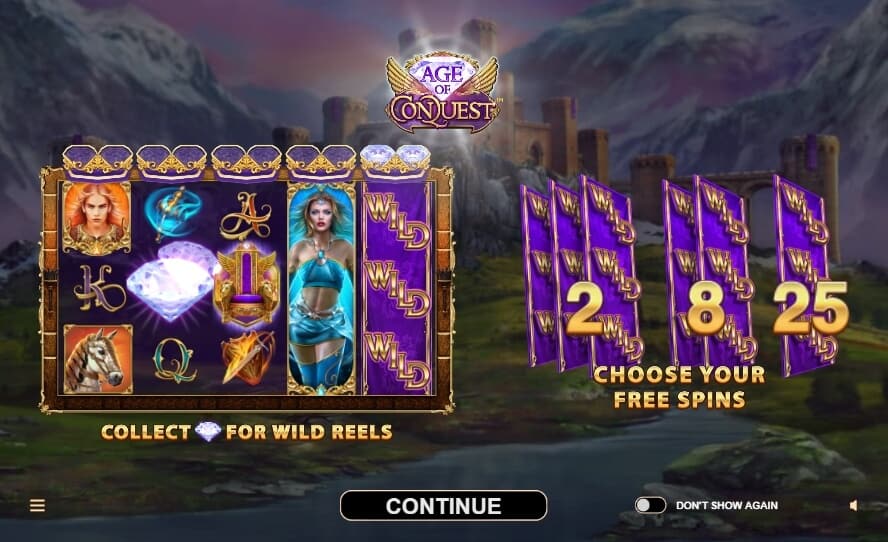
Task: Open the hamburger menu
Action: pos(37,506)
